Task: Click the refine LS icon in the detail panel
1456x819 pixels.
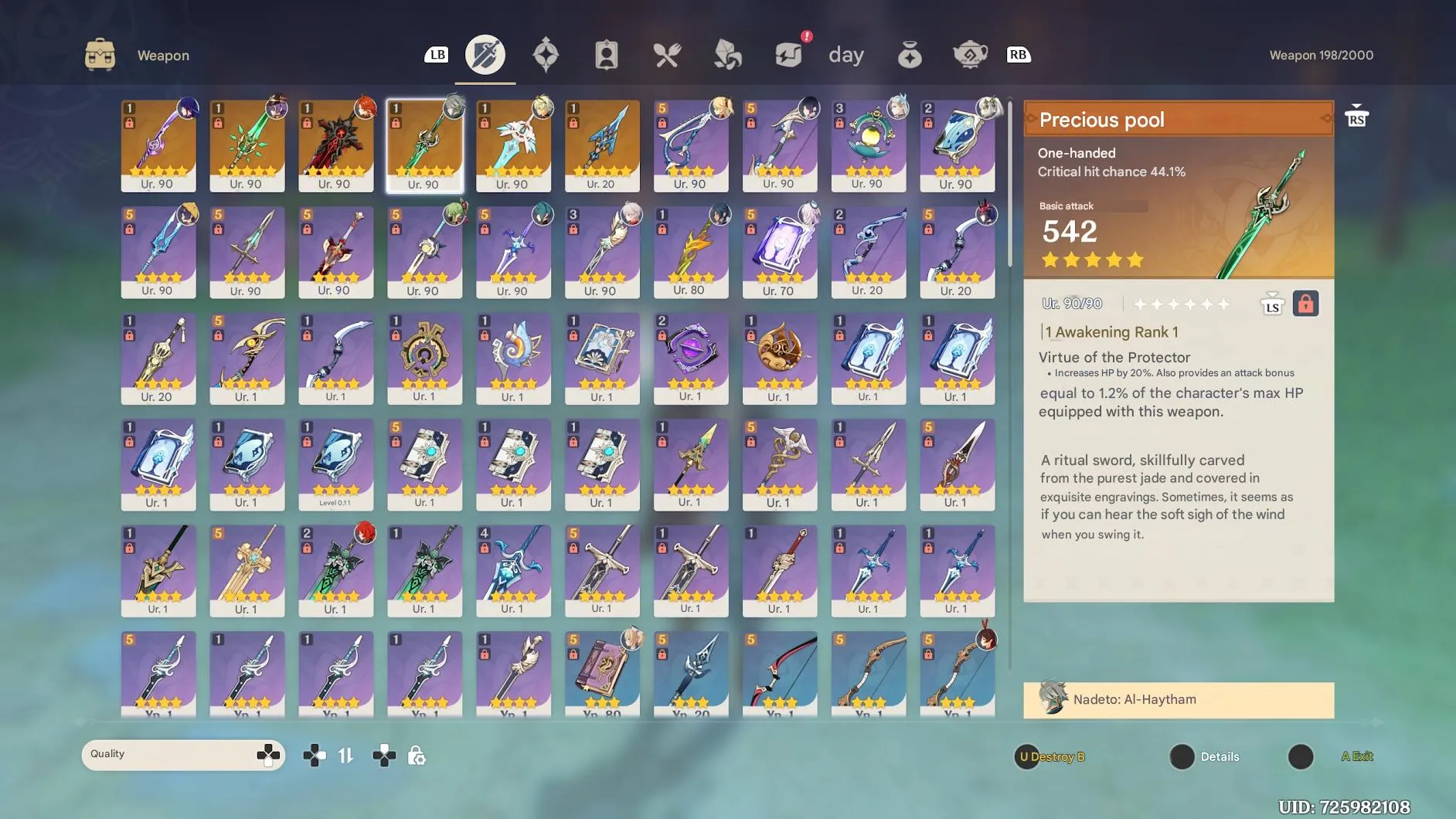Action: pyautogui.click(x=1272, y=303)
